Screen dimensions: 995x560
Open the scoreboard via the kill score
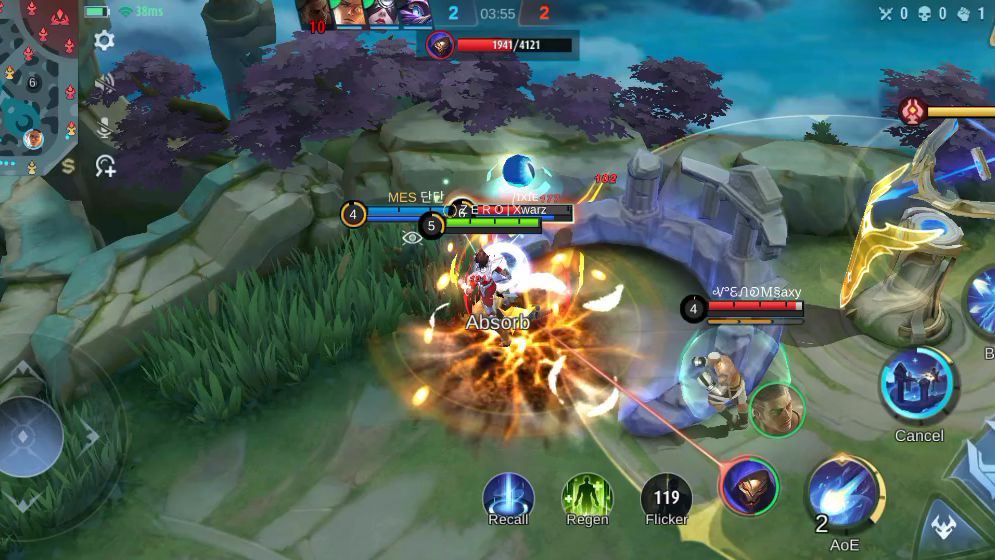498,14
